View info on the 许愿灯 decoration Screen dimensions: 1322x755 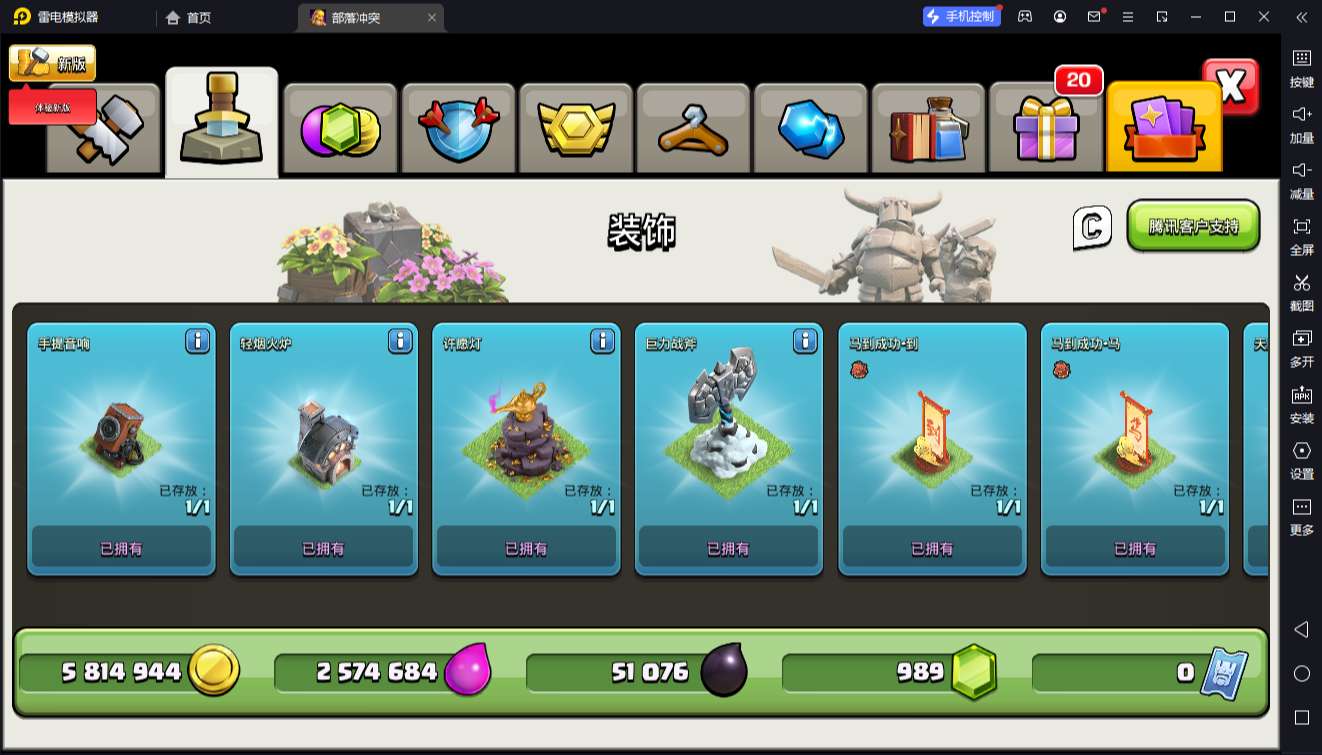coord(602,341)
